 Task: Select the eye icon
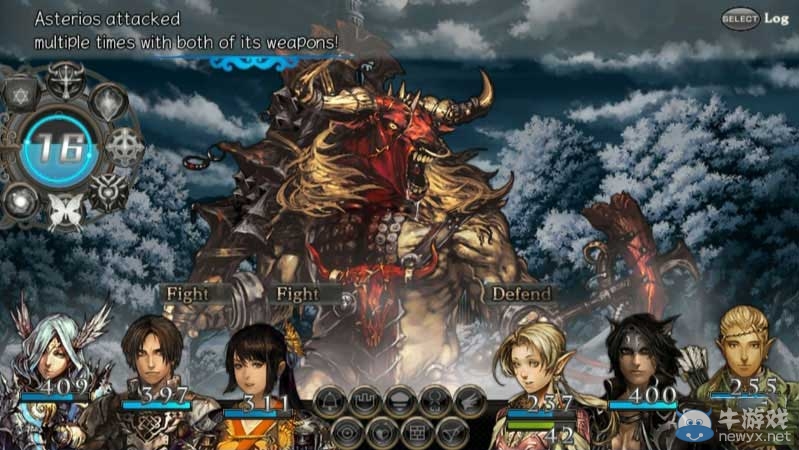click(348, 433)
